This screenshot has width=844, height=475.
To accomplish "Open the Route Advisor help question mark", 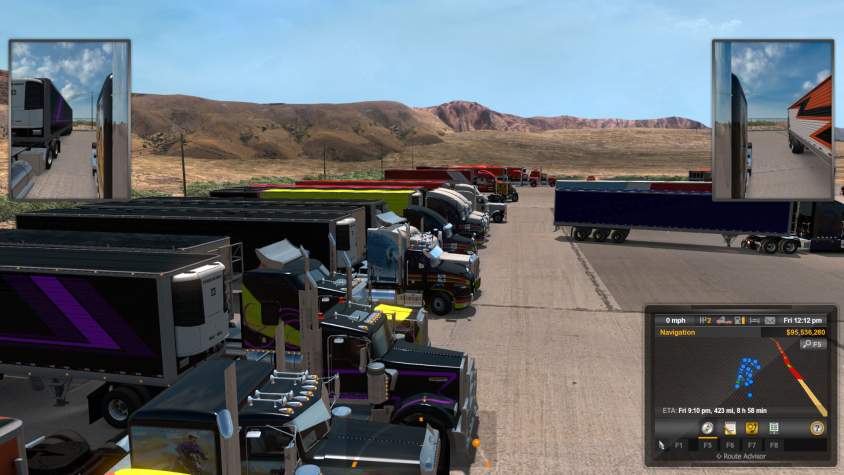I will click(816, 428).
